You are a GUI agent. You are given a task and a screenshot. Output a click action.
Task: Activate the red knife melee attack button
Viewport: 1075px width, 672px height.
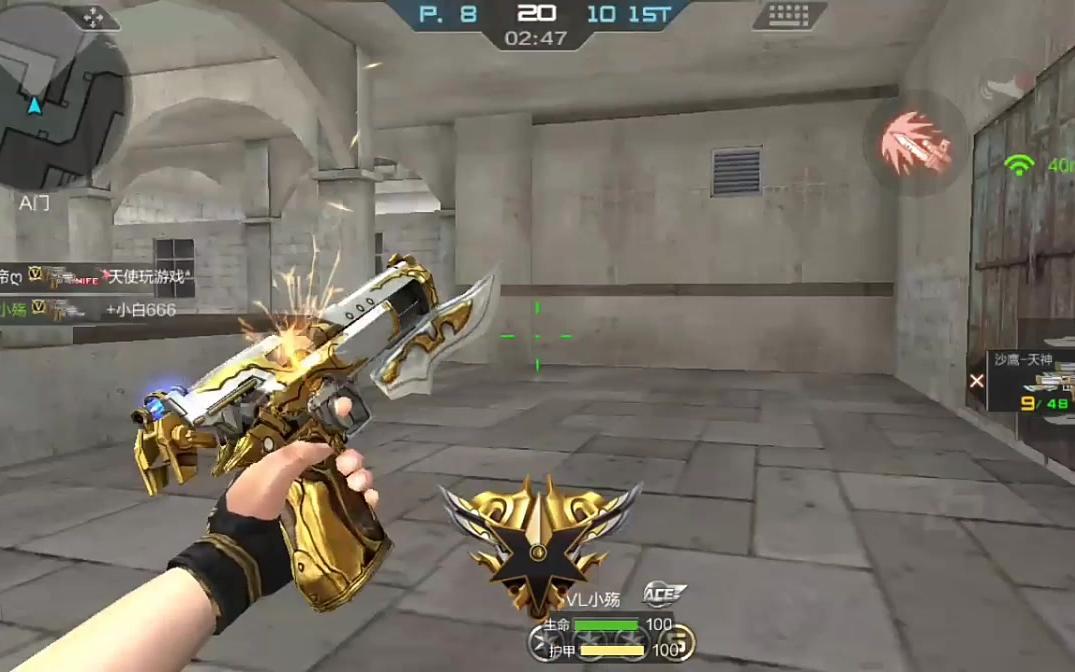(x=914, y=143)
